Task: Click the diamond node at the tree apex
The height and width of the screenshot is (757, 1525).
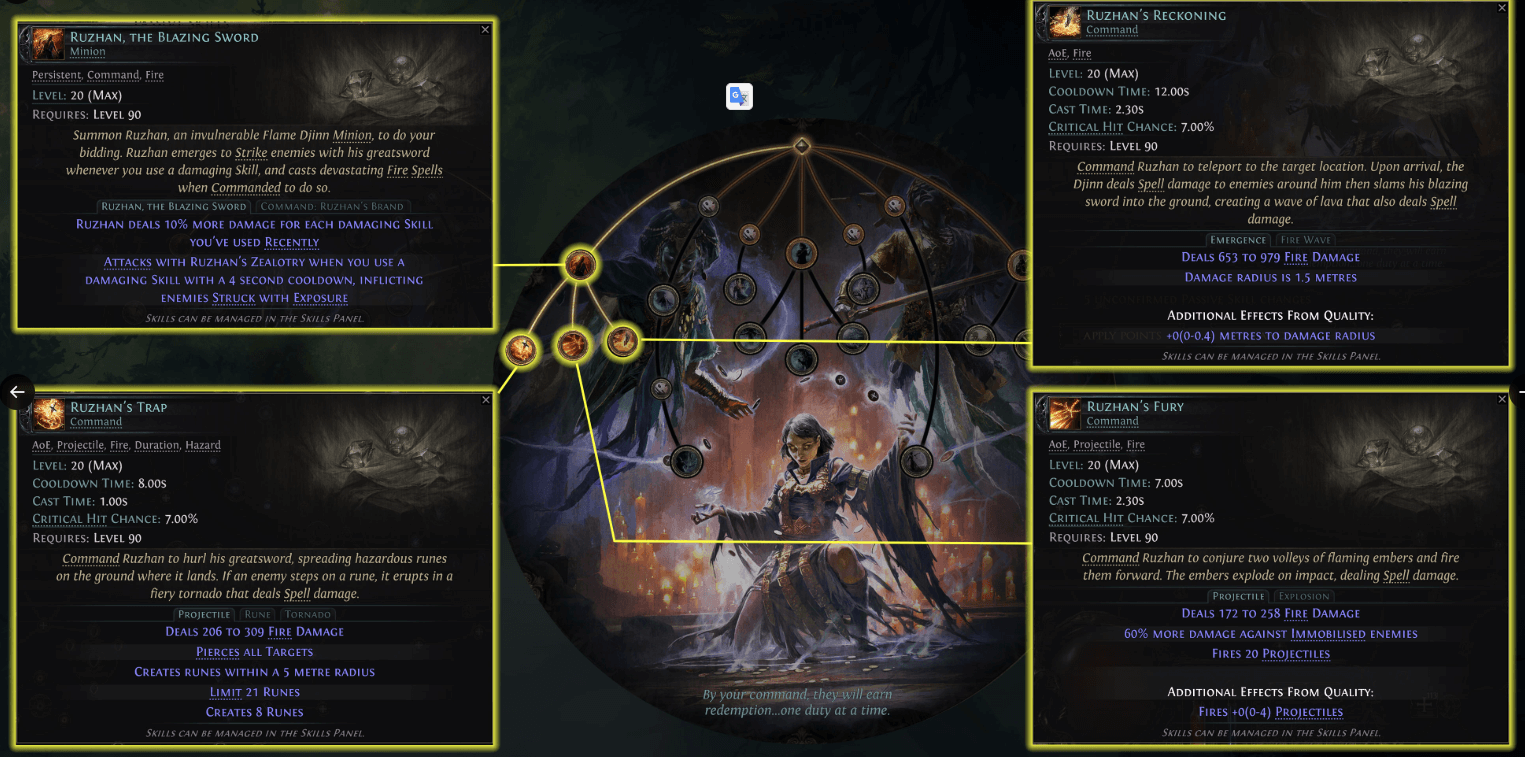Action: (803, 146)
